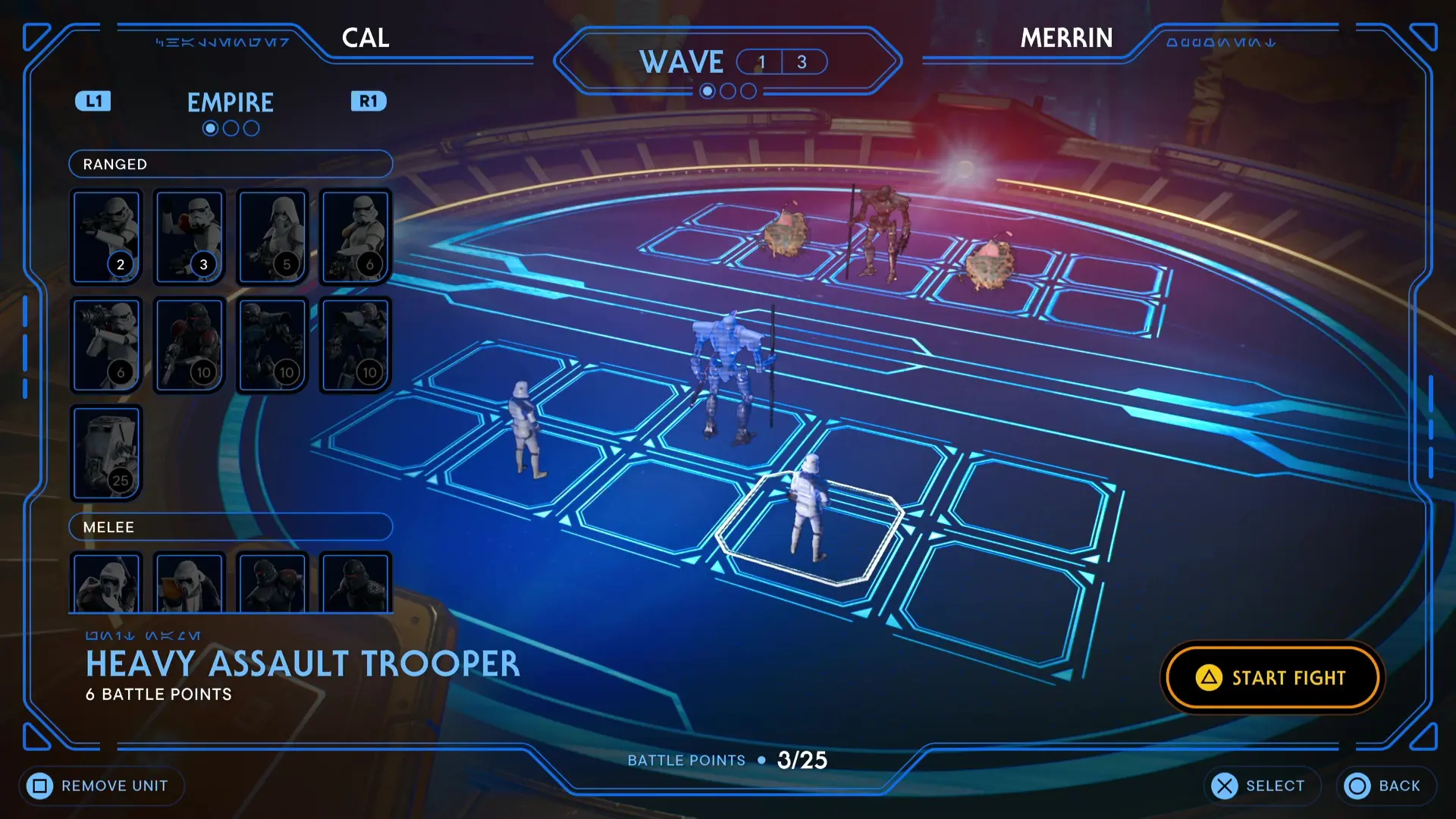
Task: Switch to the MERRIN side tab
Action: click(1067, 38)
